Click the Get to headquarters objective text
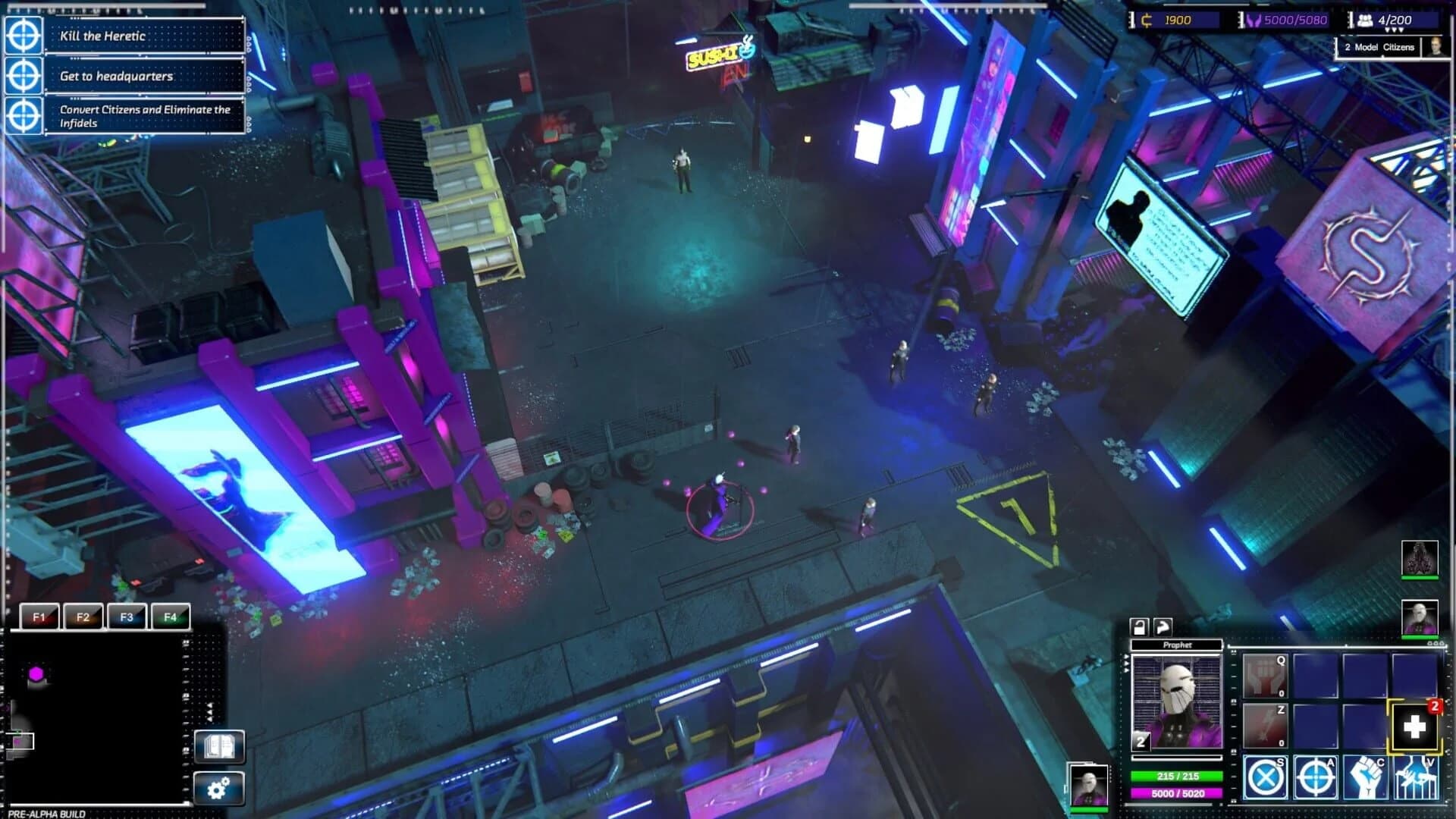 (115, 77)
